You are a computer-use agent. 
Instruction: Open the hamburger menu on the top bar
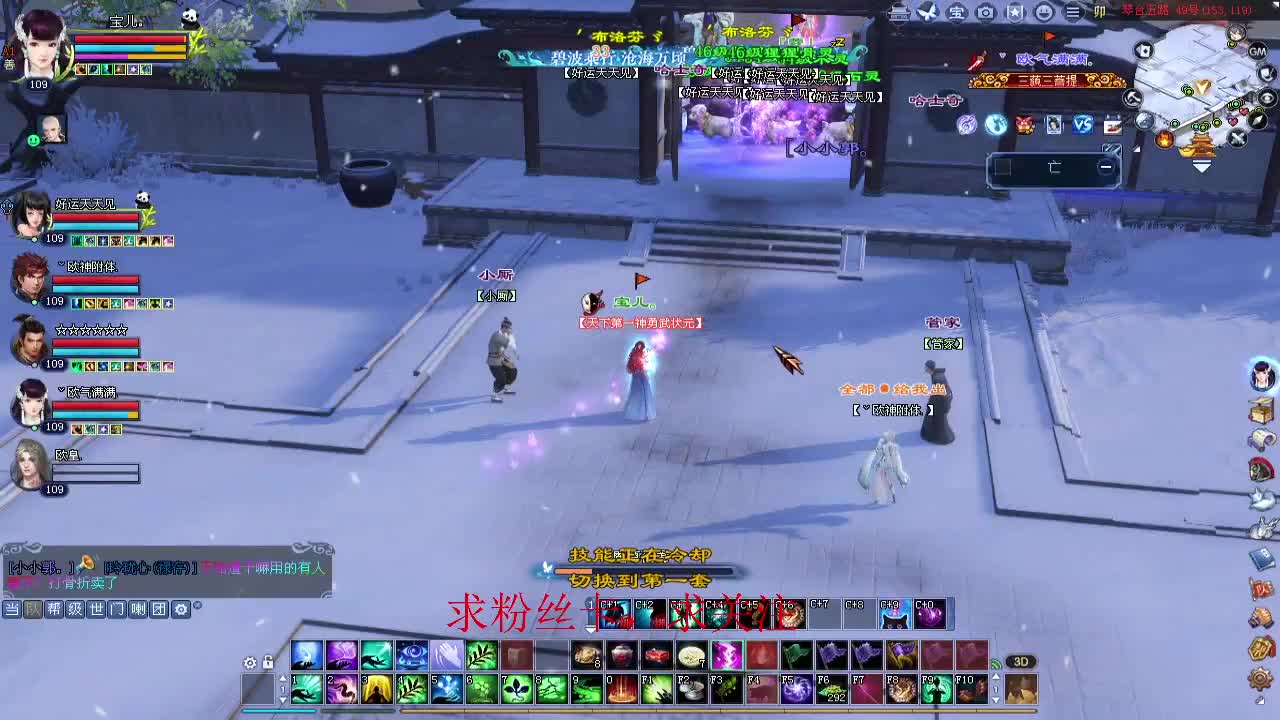tap(1074, 13)
